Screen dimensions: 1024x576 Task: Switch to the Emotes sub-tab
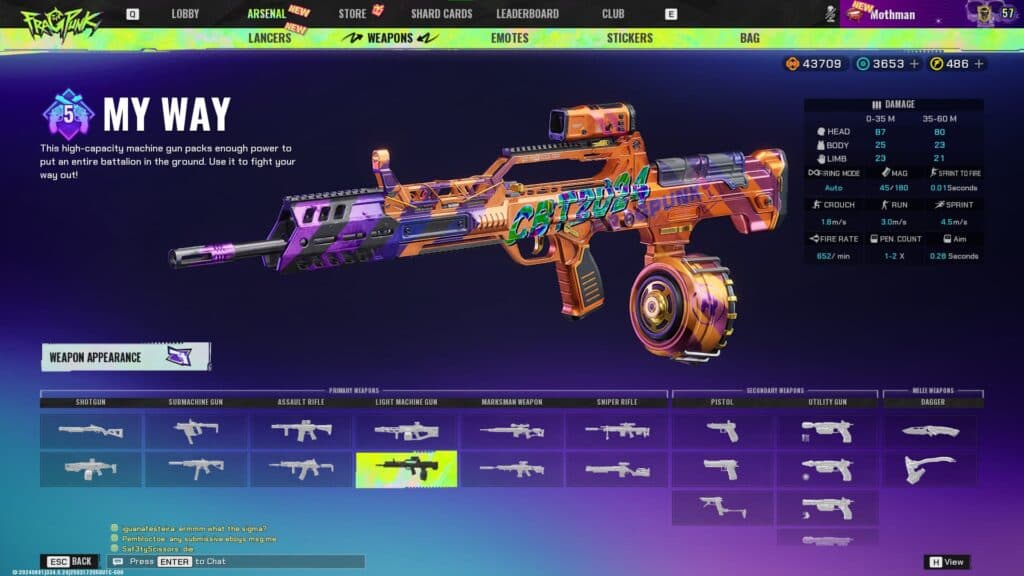coord(510,38)
